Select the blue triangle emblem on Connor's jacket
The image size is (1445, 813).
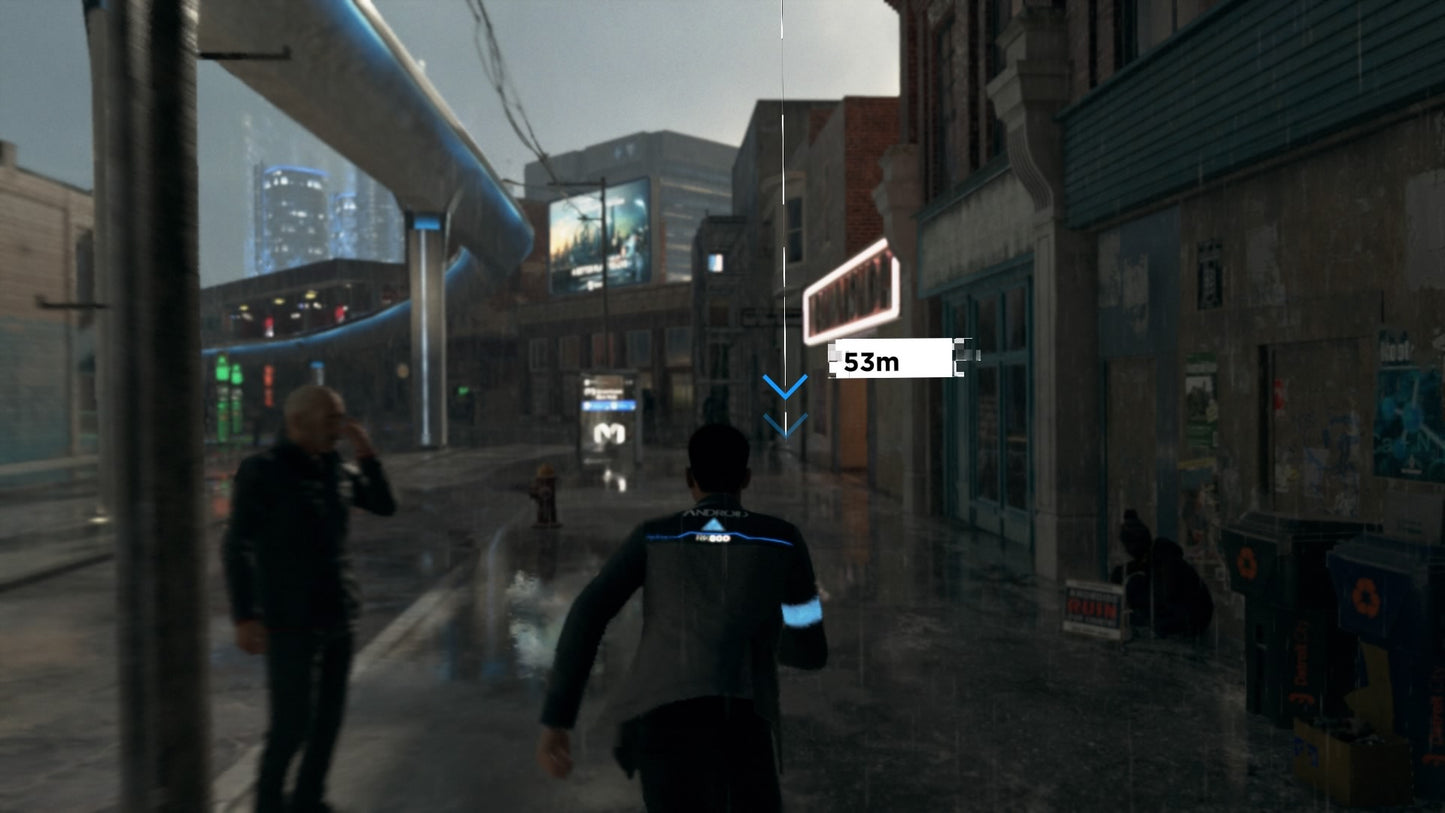[714, 524]
